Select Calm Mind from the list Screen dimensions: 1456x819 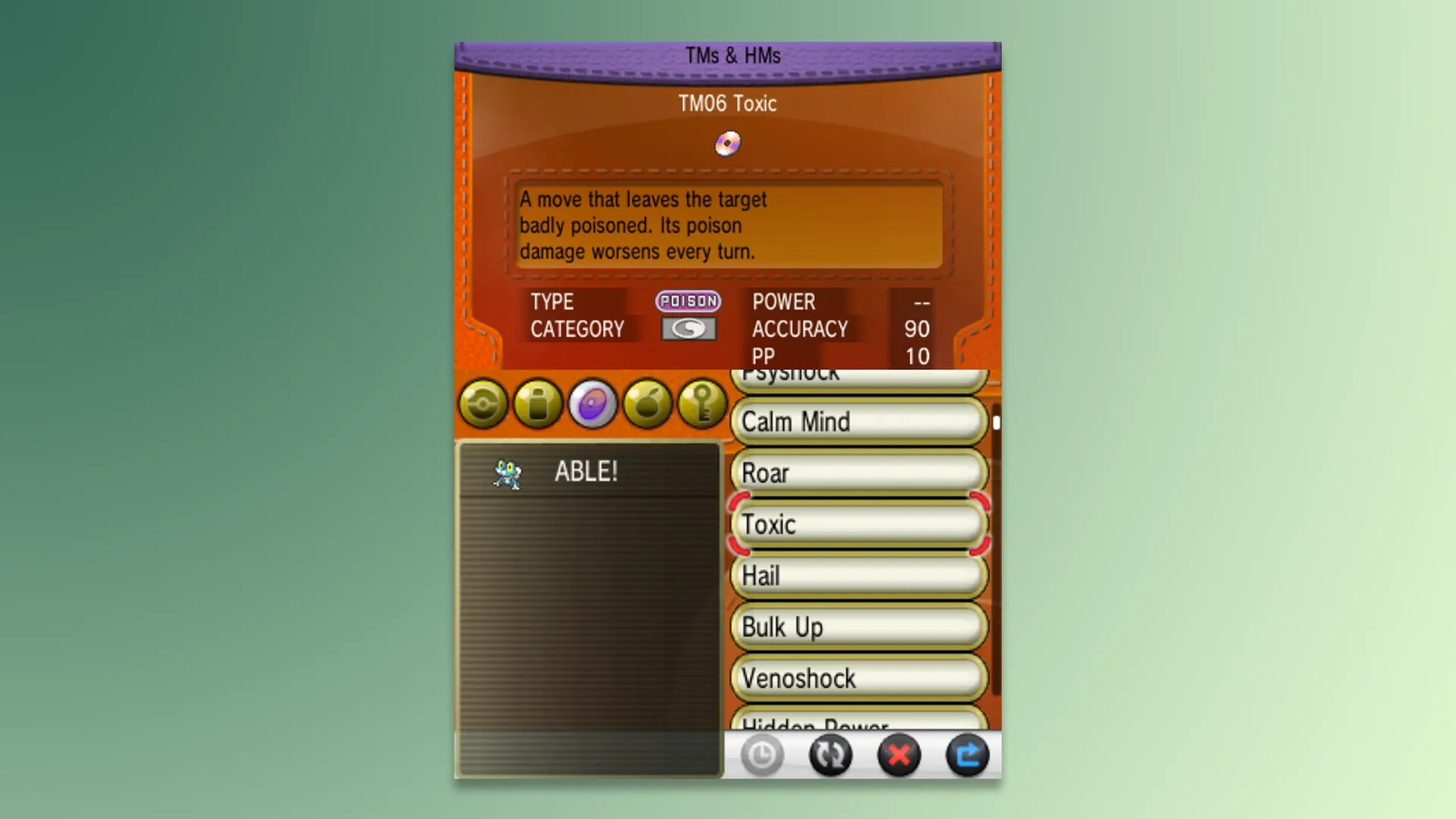tap(857, 422)
